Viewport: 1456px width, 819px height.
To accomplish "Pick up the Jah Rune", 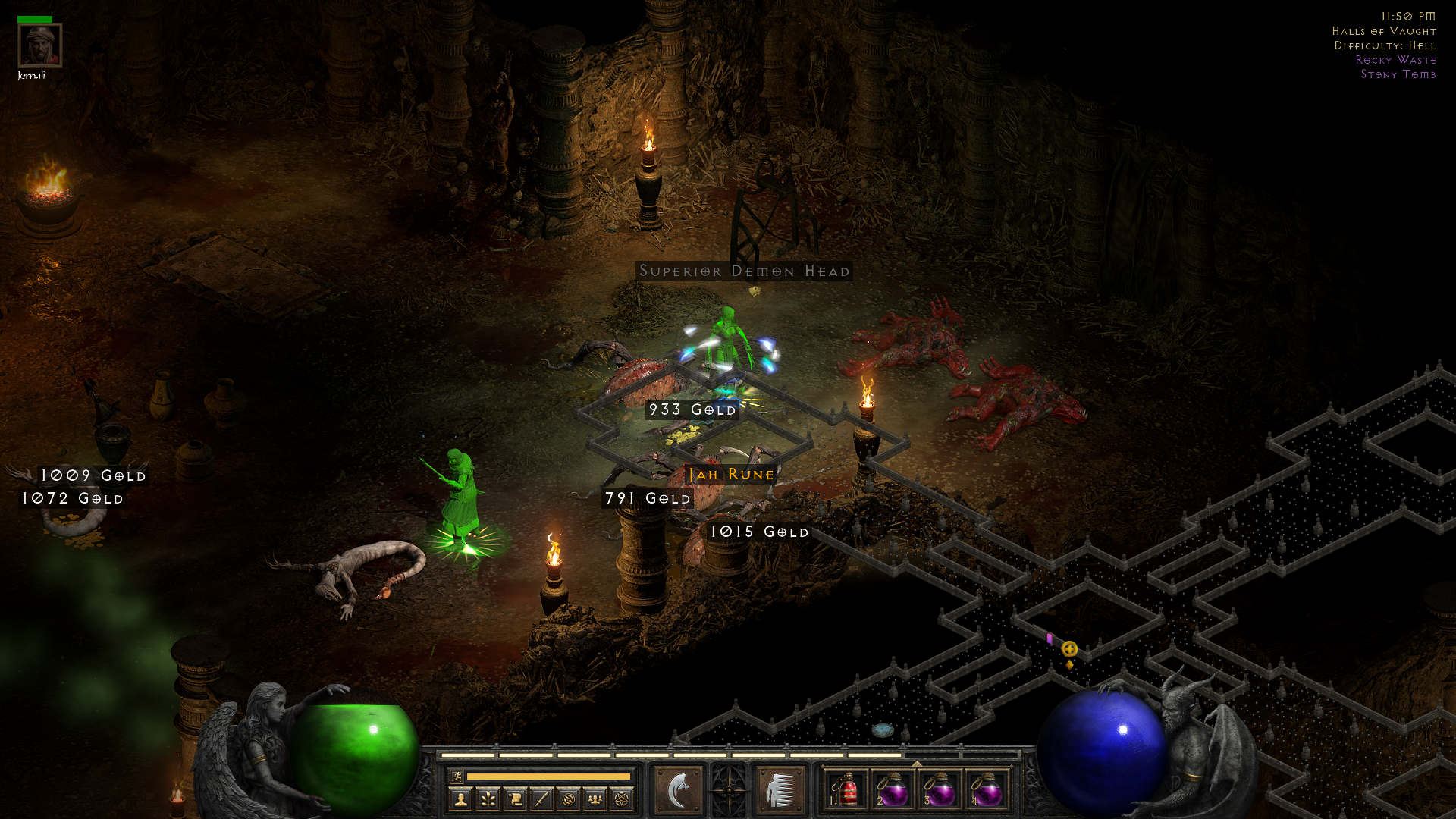I will point(731,475).
